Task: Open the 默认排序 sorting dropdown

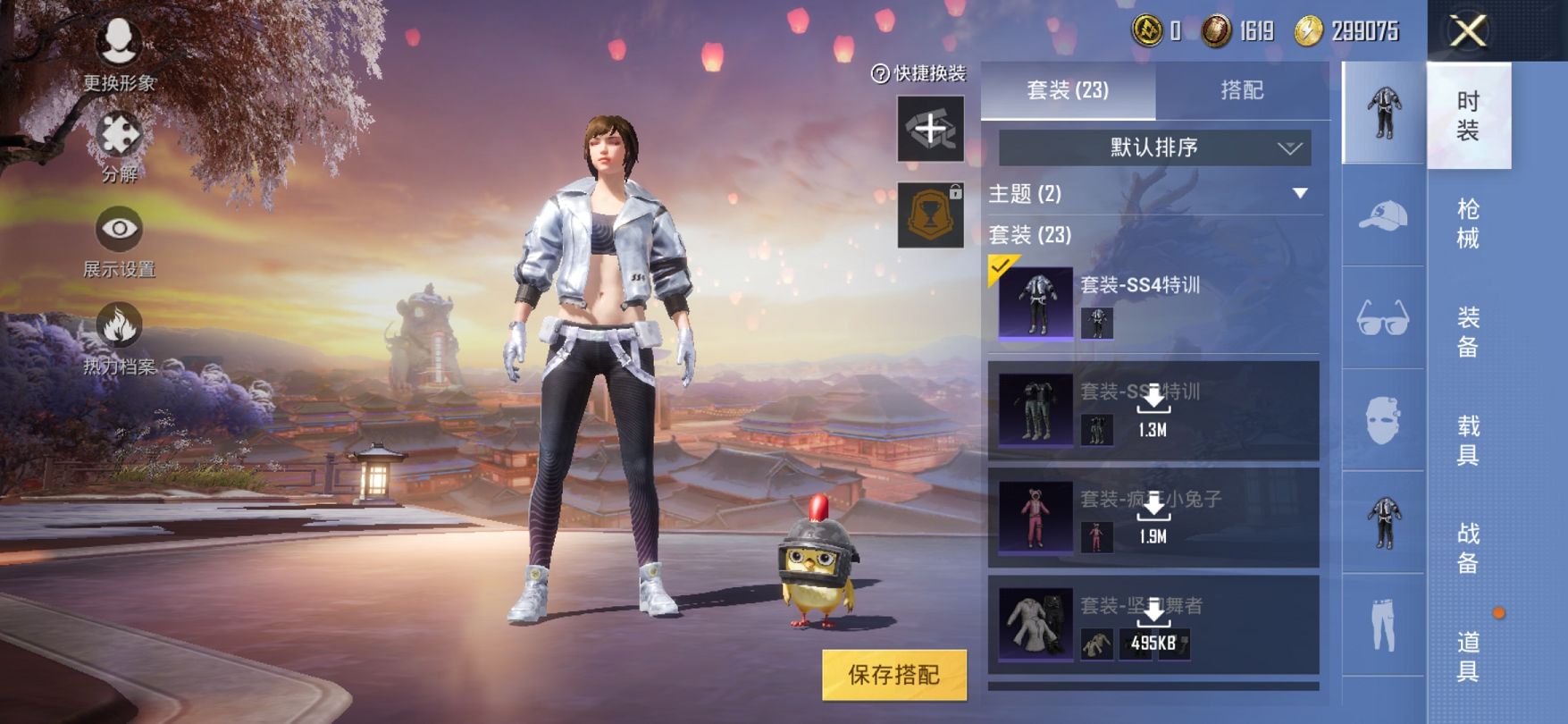Action: (1154, 147)
